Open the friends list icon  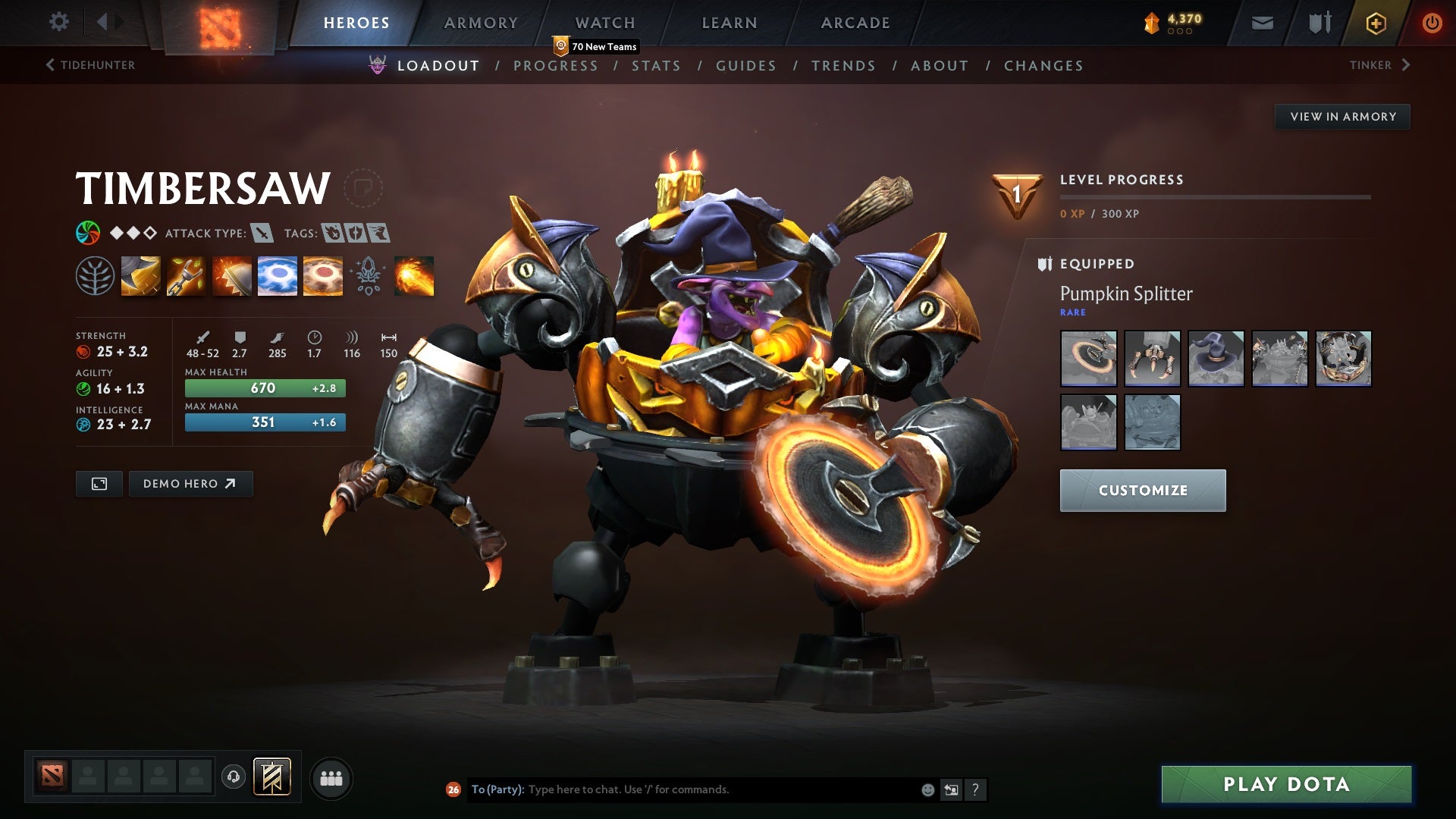coord(331,777)
